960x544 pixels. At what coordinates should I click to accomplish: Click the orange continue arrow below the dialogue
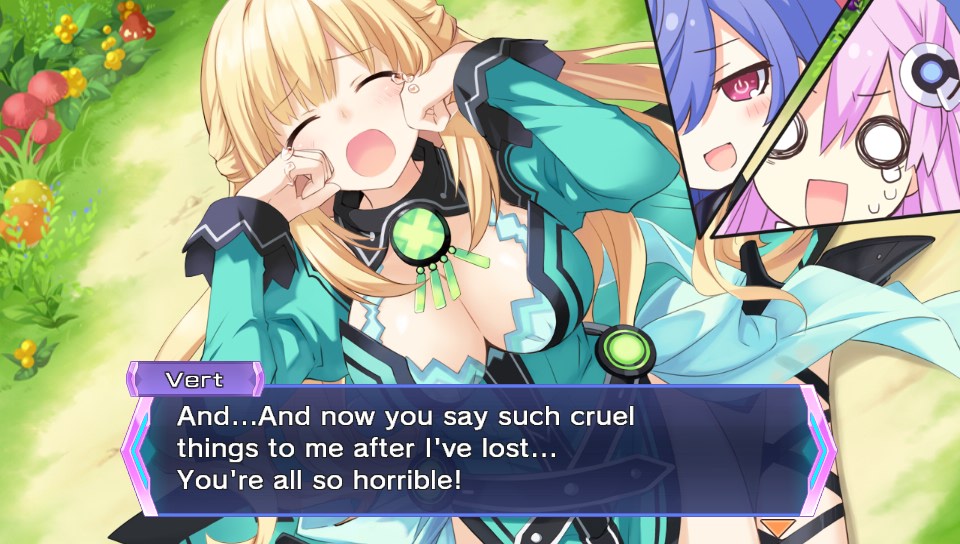776,526
